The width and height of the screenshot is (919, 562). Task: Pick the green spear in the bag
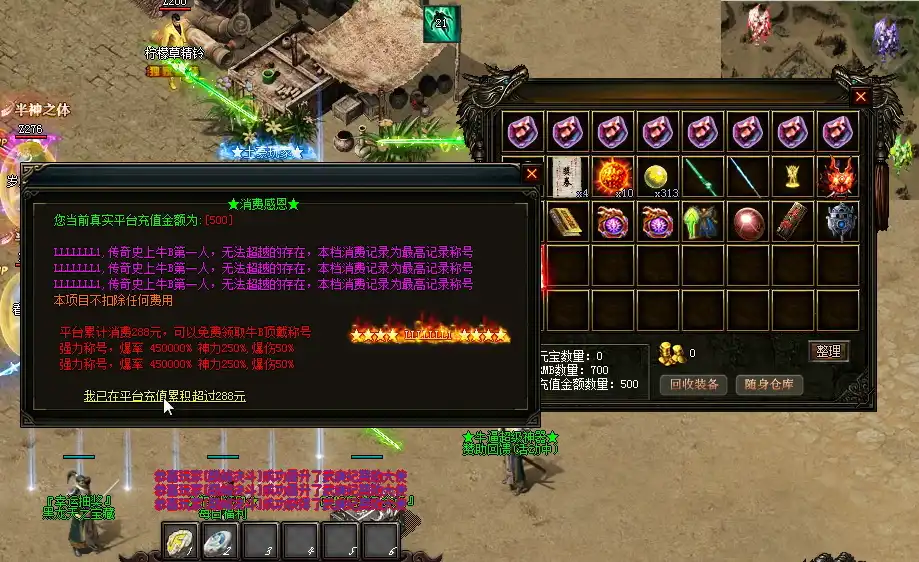pyautogui.click(x=702, y=177)
